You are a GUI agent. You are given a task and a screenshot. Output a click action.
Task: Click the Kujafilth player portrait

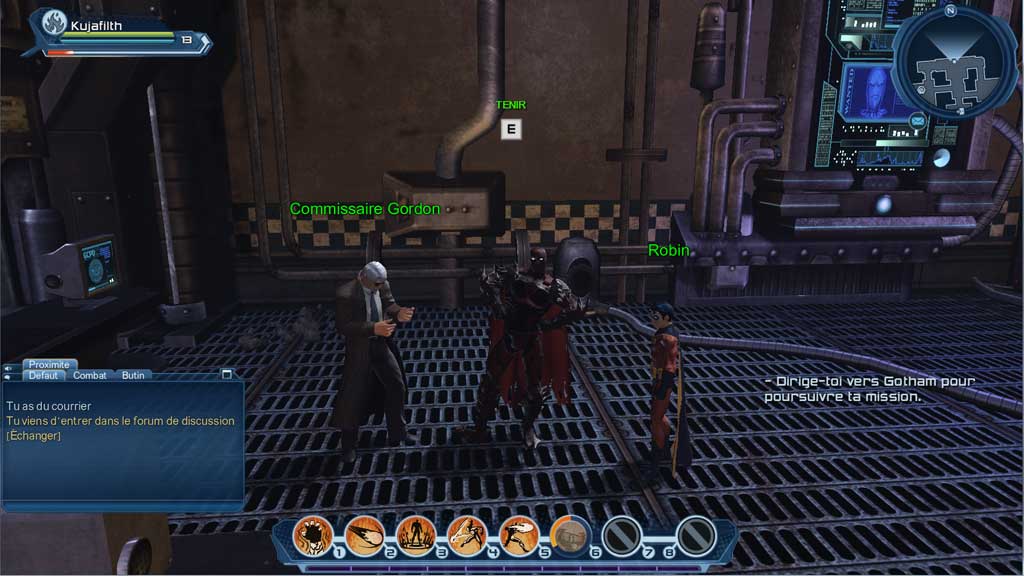[x=53, y=23]
